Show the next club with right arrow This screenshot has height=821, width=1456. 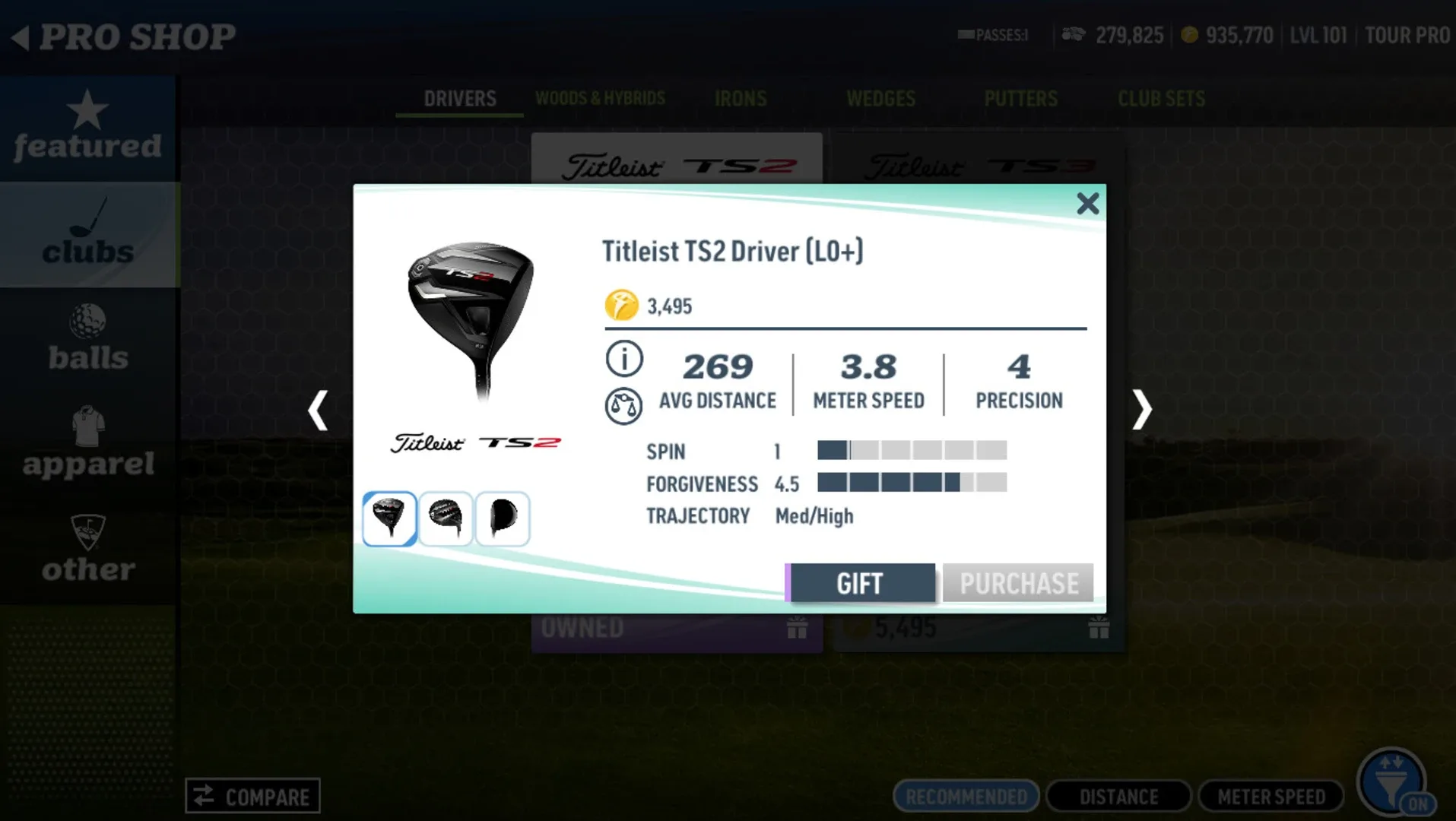pyautogui.click(x=1141, y=410)
